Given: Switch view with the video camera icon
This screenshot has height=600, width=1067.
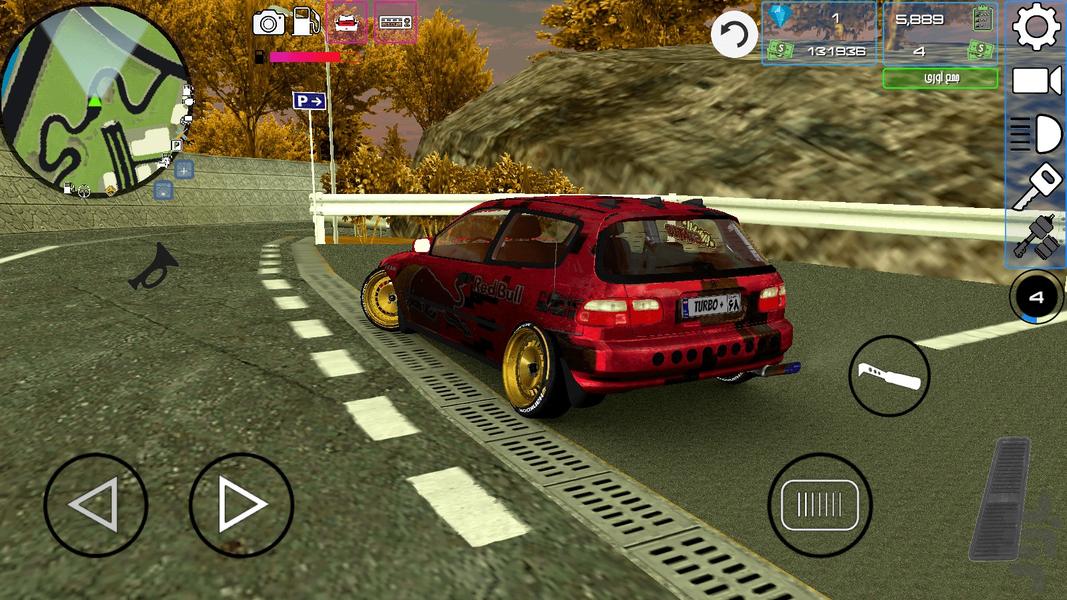Looking at the screenshot, I should [x=1037, y=81].
